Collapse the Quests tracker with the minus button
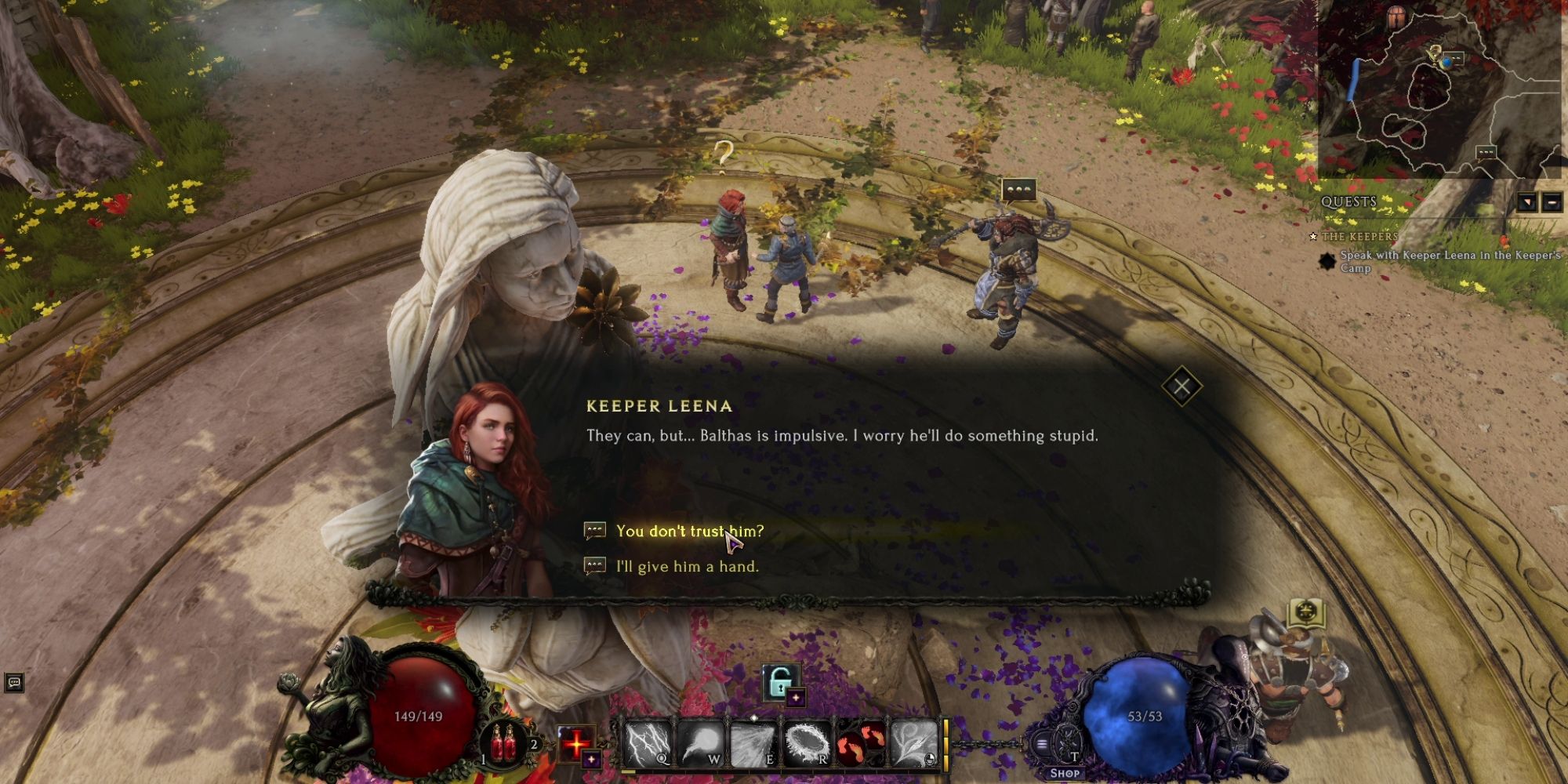This screenshot has width=1568, height=784. [1552, 203]
